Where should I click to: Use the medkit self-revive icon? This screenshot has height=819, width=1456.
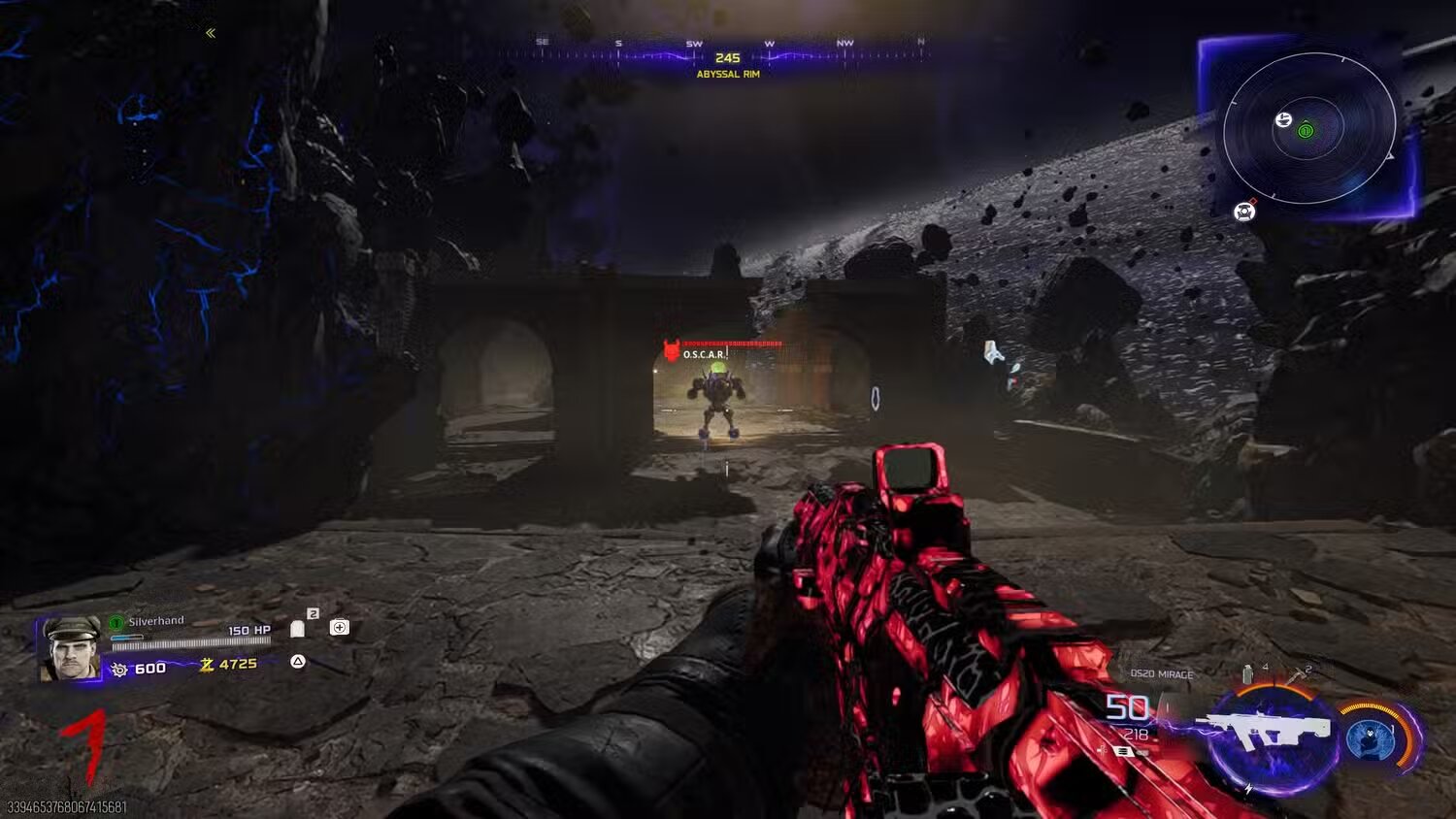click(340, 628)
